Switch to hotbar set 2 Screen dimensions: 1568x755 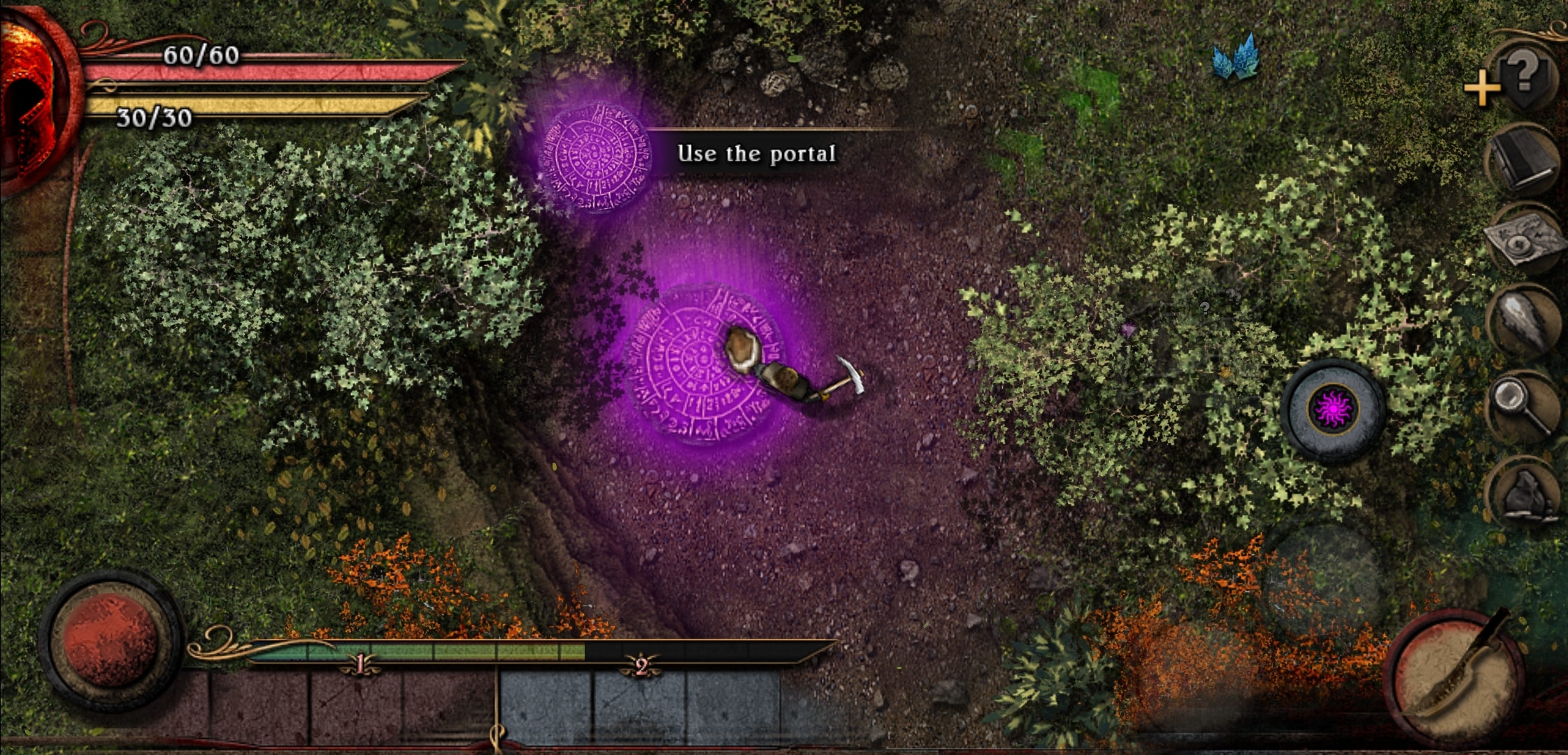point(641,666)
